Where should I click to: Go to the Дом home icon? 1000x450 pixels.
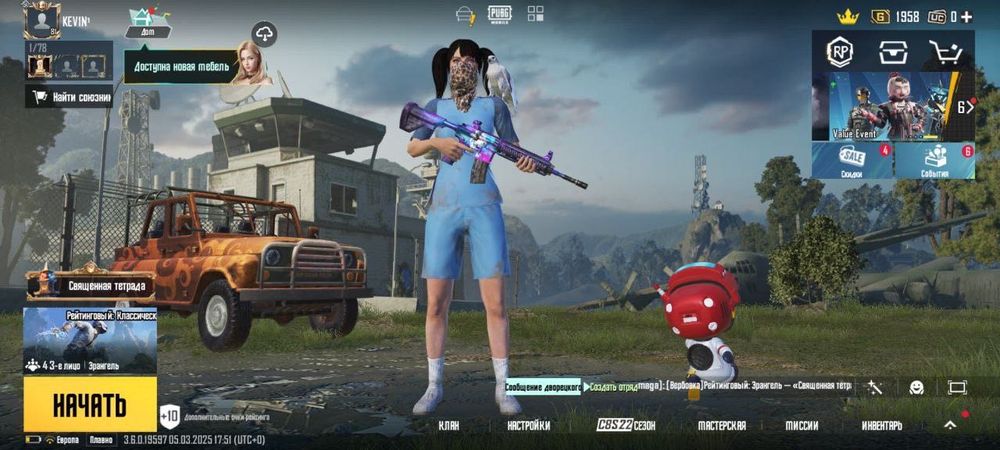point(147,21)
